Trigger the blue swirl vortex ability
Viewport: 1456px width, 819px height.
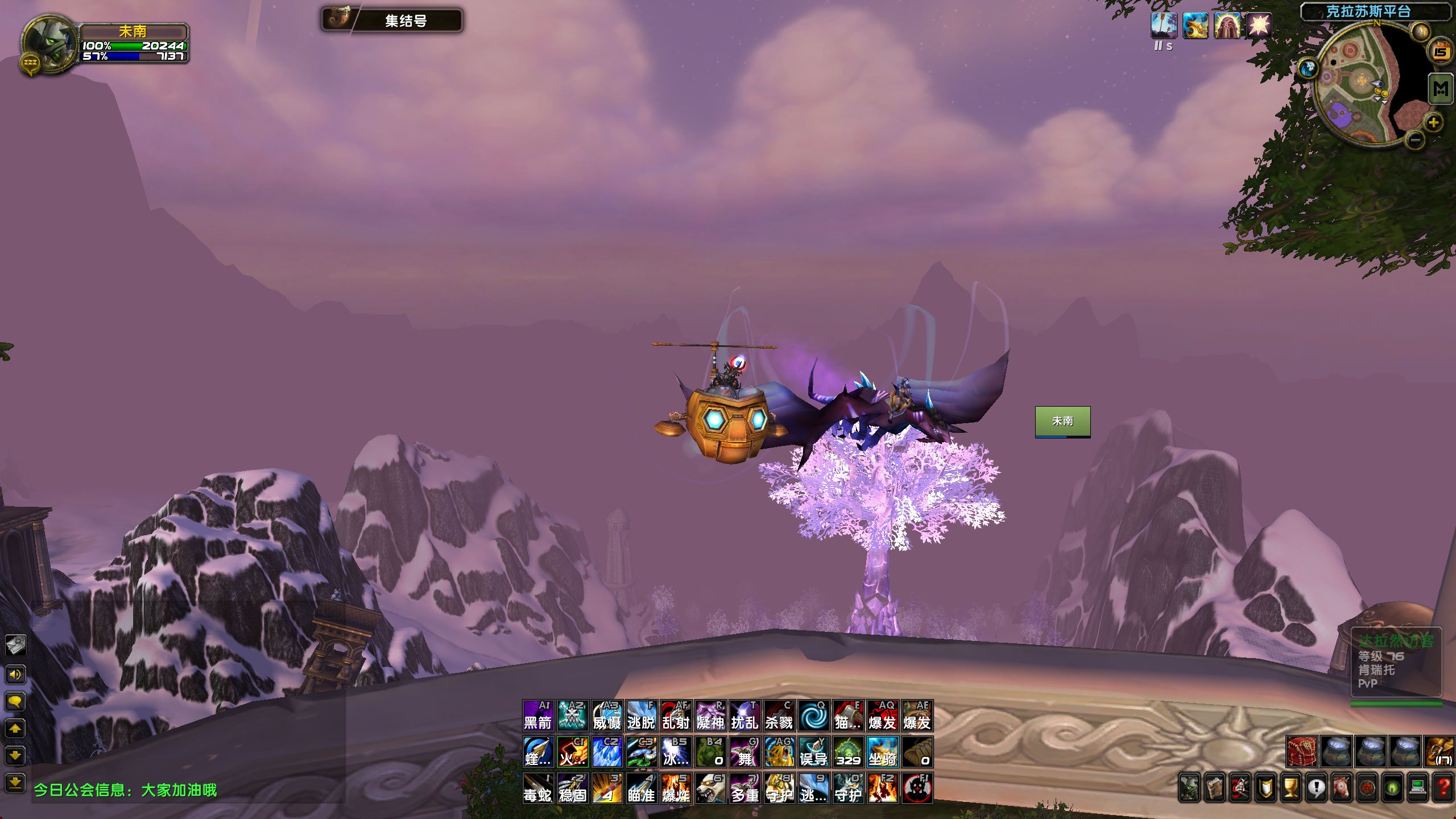813,715
